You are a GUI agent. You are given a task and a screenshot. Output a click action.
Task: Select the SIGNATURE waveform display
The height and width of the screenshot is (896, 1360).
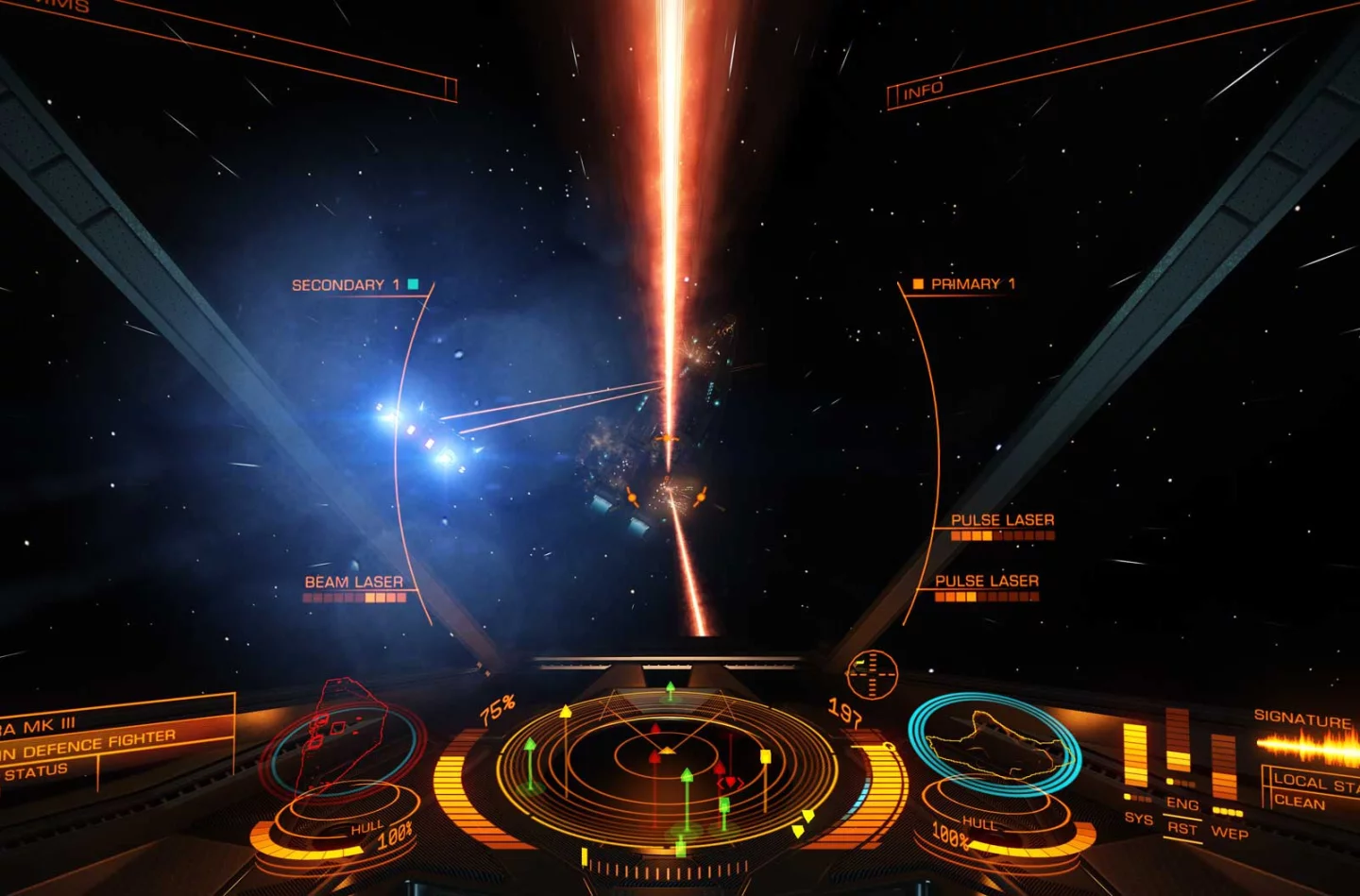click(x=1308, y=746)
